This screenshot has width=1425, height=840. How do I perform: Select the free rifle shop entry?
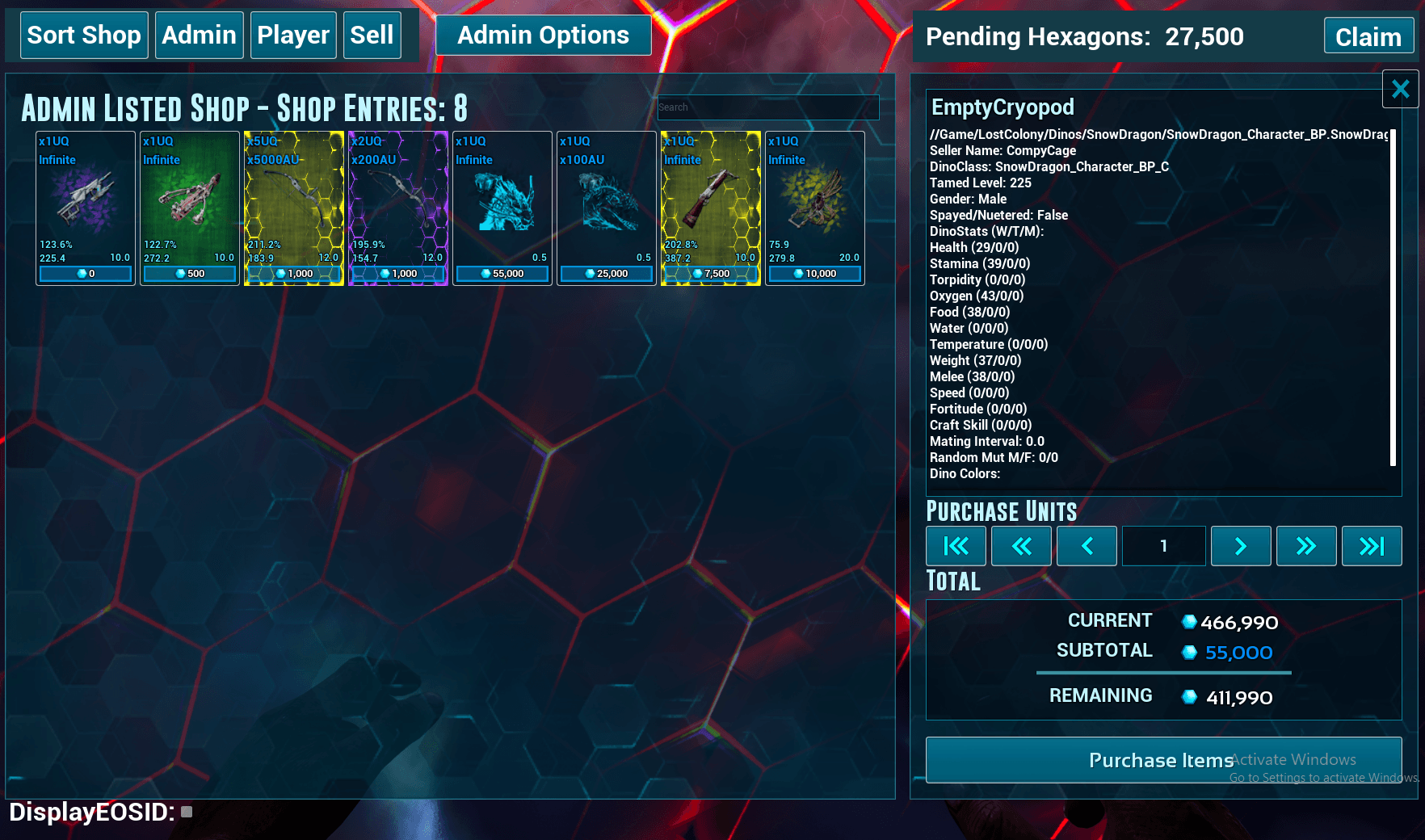pyautogui.click(x=86, y=208)
